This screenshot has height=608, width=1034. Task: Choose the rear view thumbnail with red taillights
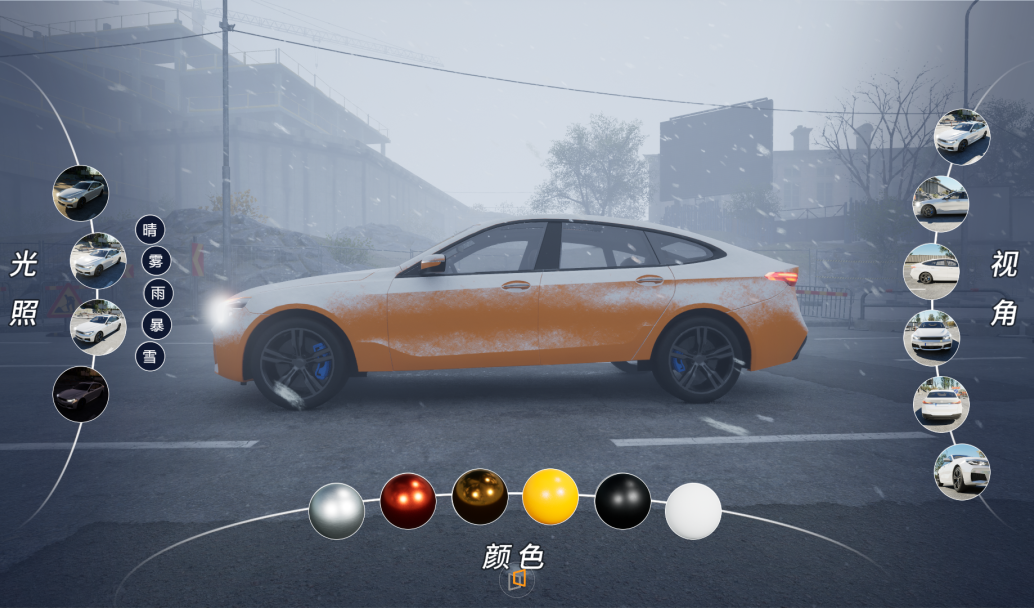940,404
